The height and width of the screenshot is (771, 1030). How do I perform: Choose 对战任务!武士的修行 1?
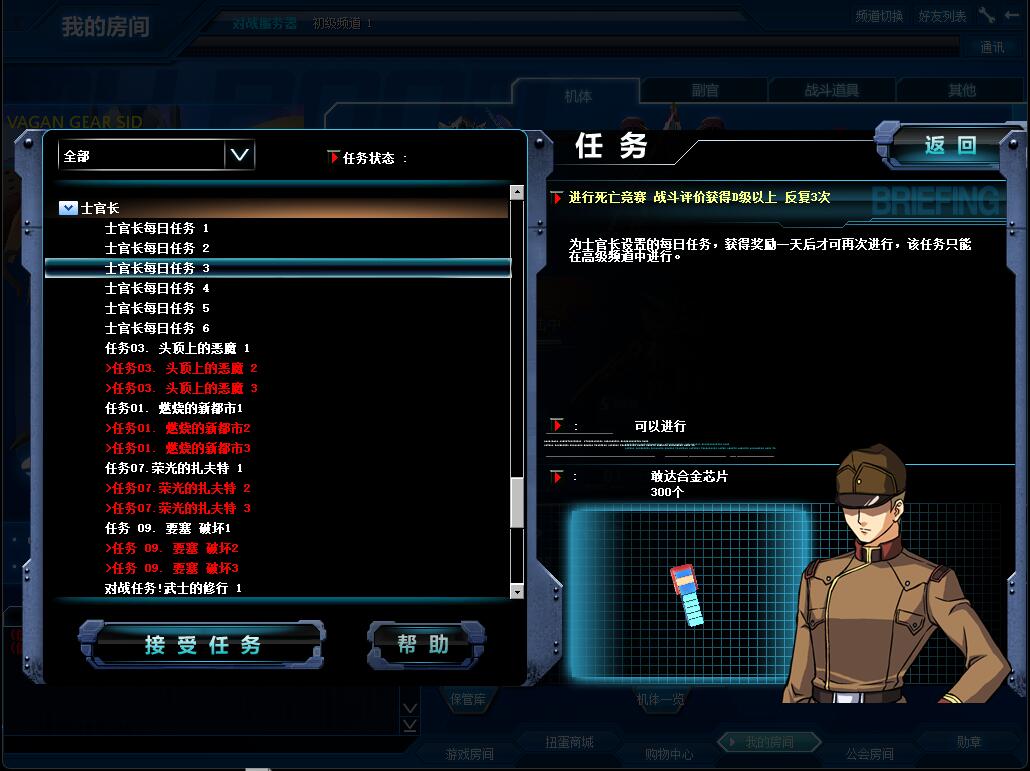tap(173, 588)
